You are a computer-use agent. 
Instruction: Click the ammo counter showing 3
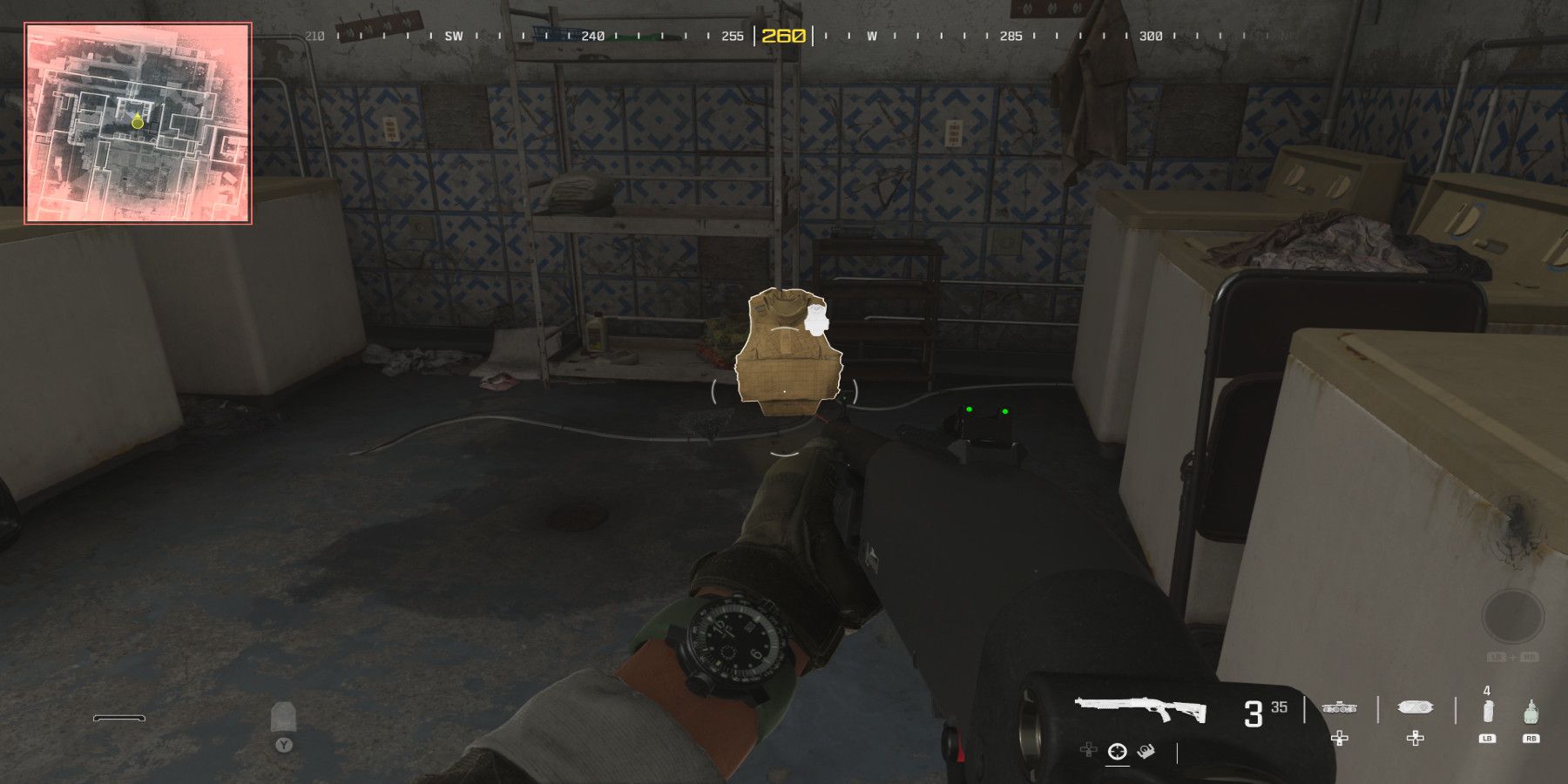tap(1254, 713)
